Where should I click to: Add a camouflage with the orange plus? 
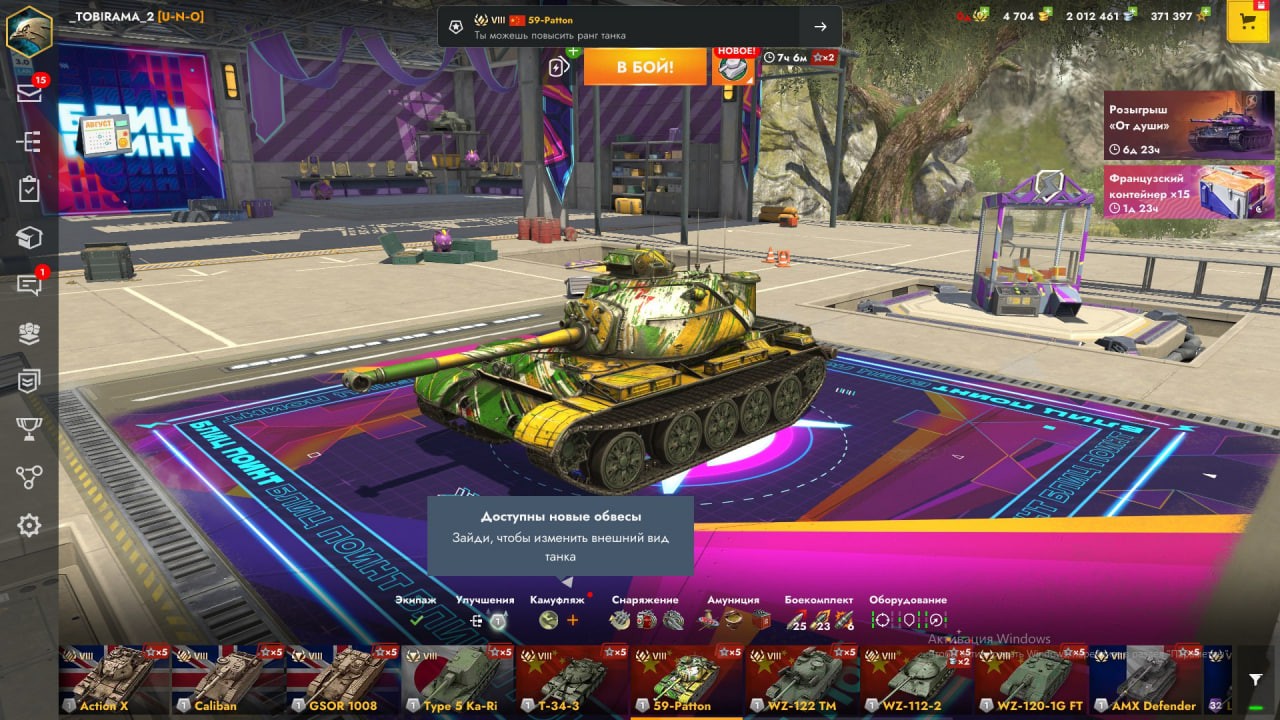[573, 620]
